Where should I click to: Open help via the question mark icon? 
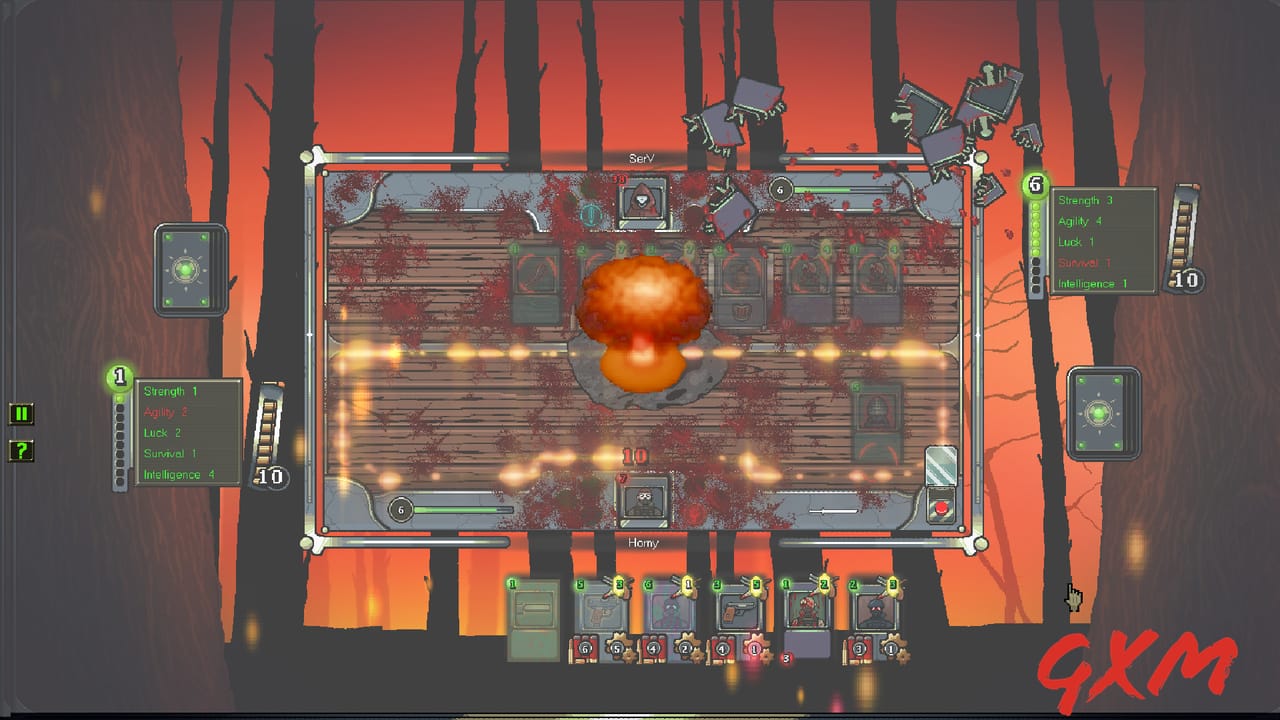pyautogui.click(x=21, y=451)
